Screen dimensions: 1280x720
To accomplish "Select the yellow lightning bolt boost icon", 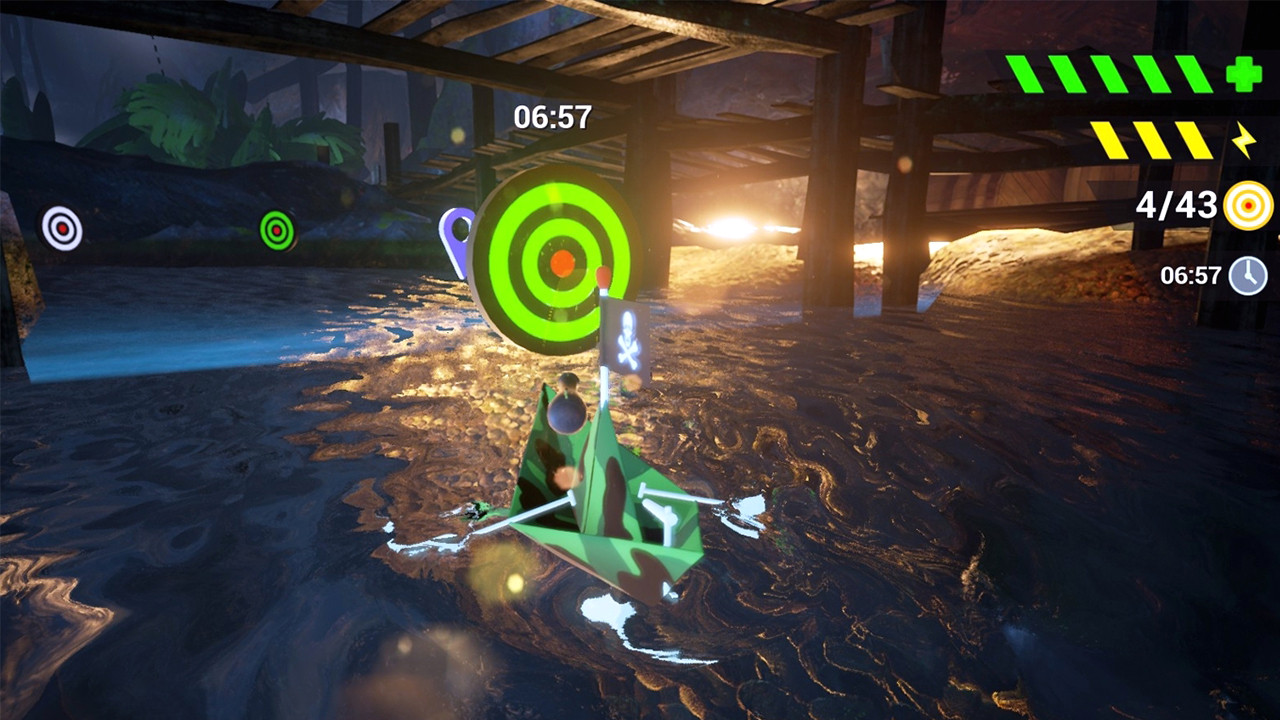I will pyautogui.click(x=1243, y=141).
